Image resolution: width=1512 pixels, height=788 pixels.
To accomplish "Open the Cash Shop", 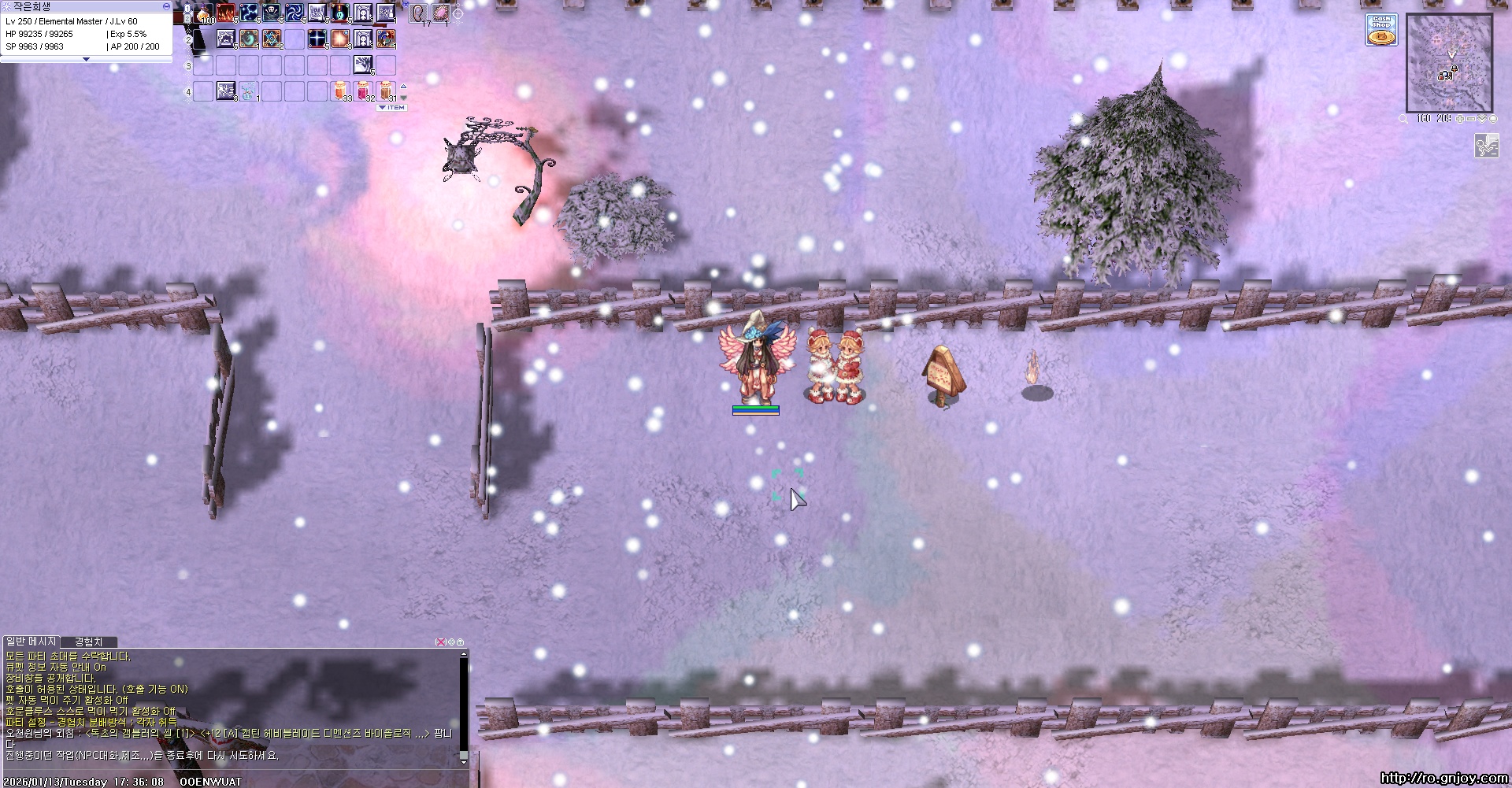I will click(1381, 30).
